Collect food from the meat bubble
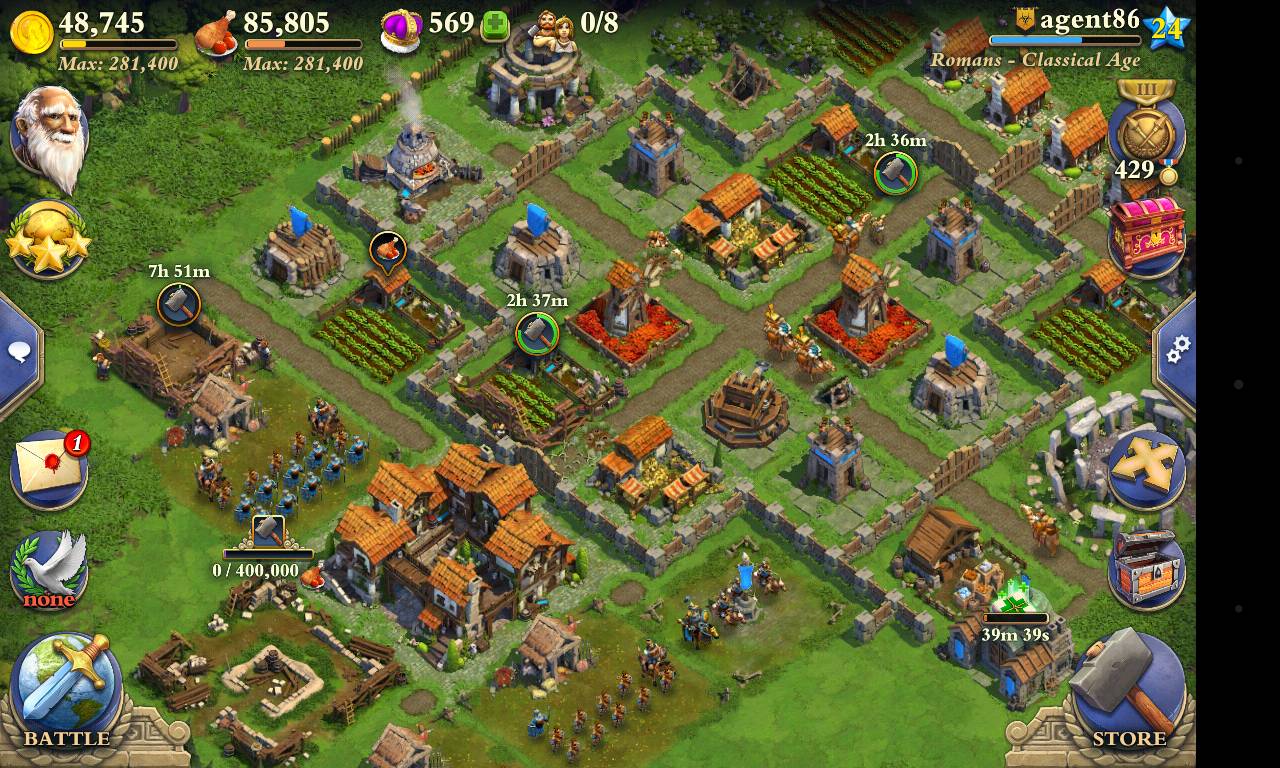Screen dimensions: 1280x768 click(x=387, y=249)
